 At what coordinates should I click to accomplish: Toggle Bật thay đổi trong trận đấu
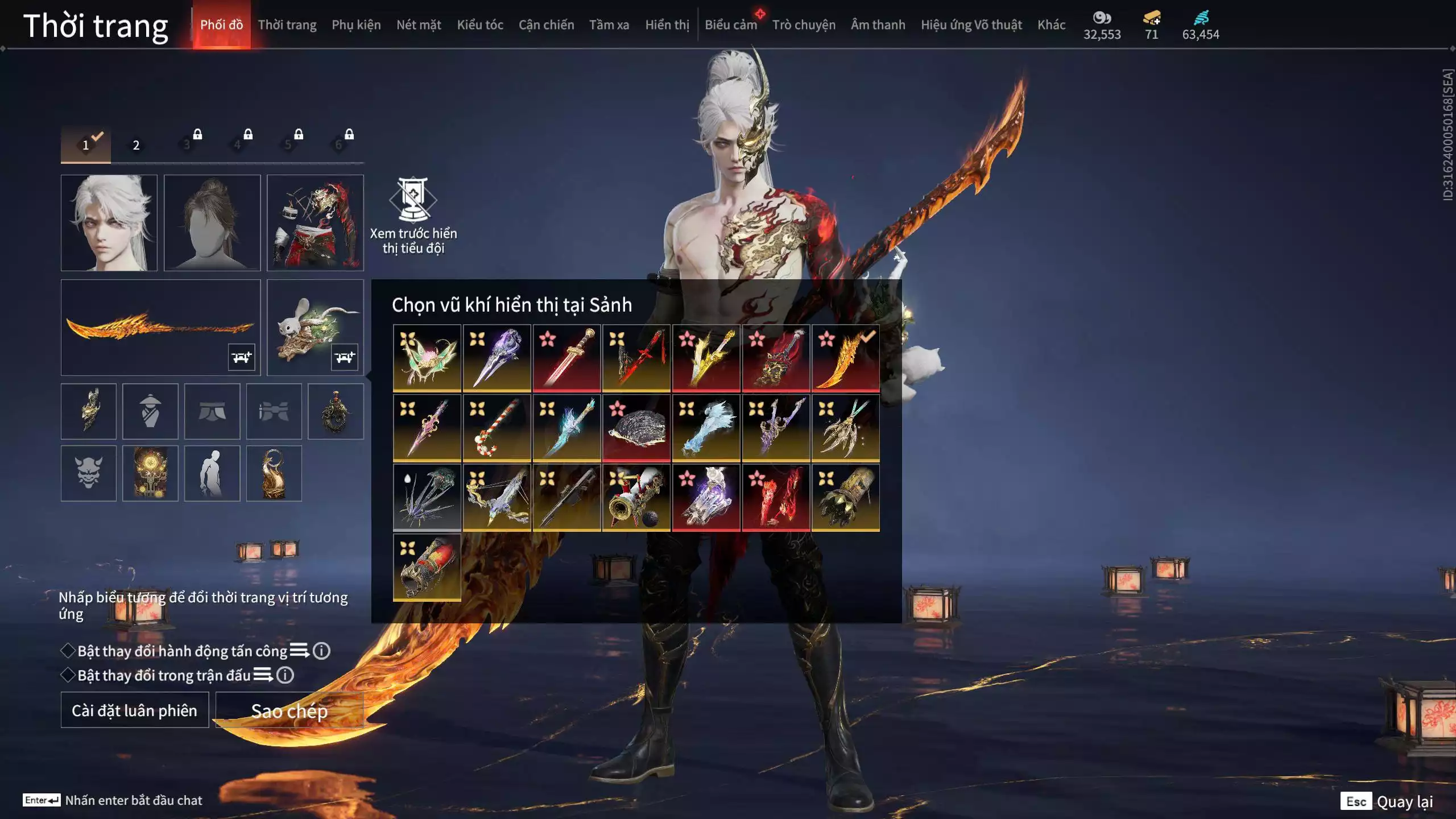click(68, 675)
